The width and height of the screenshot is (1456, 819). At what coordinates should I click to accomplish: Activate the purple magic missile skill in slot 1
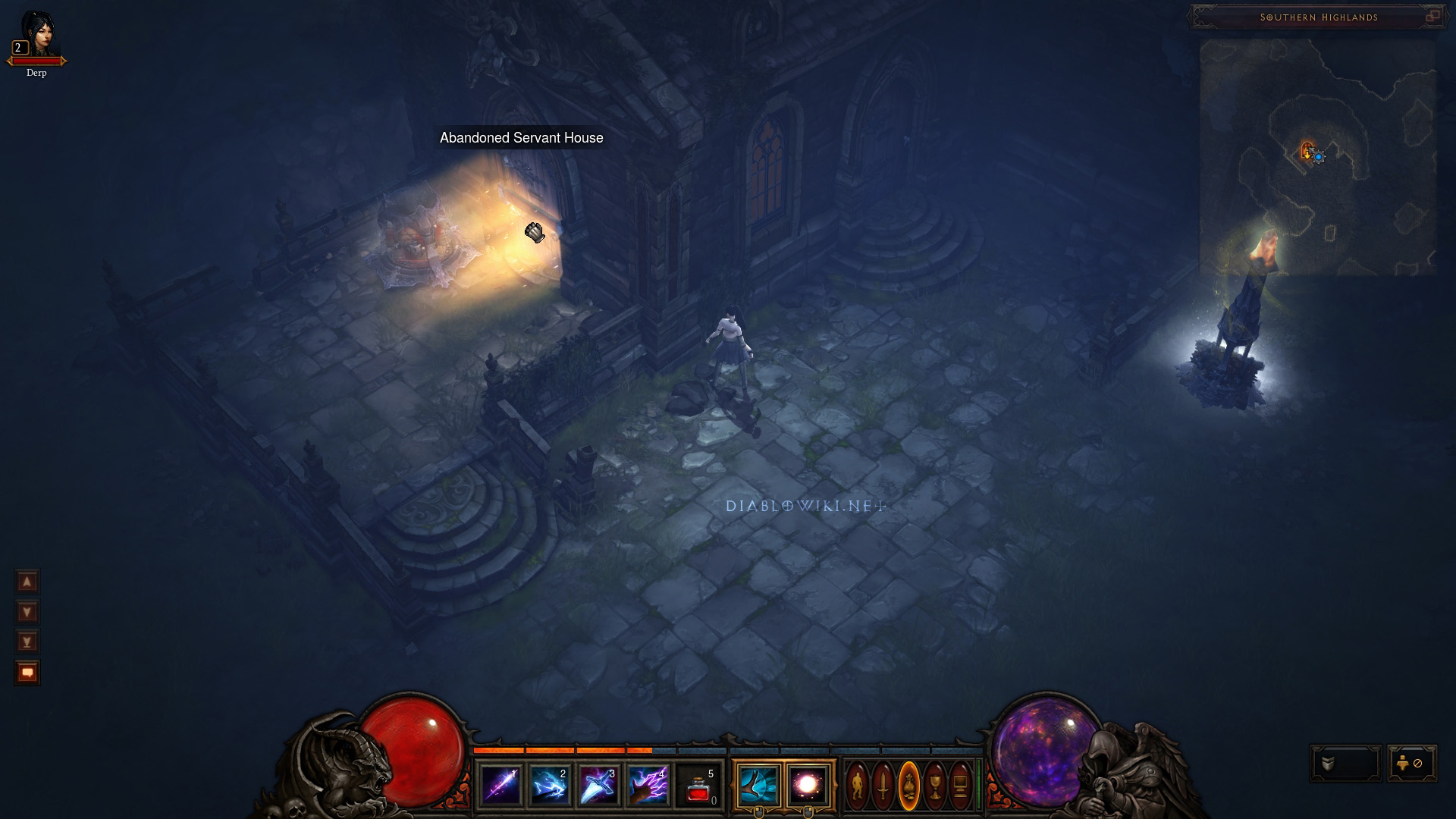(501, 785)
